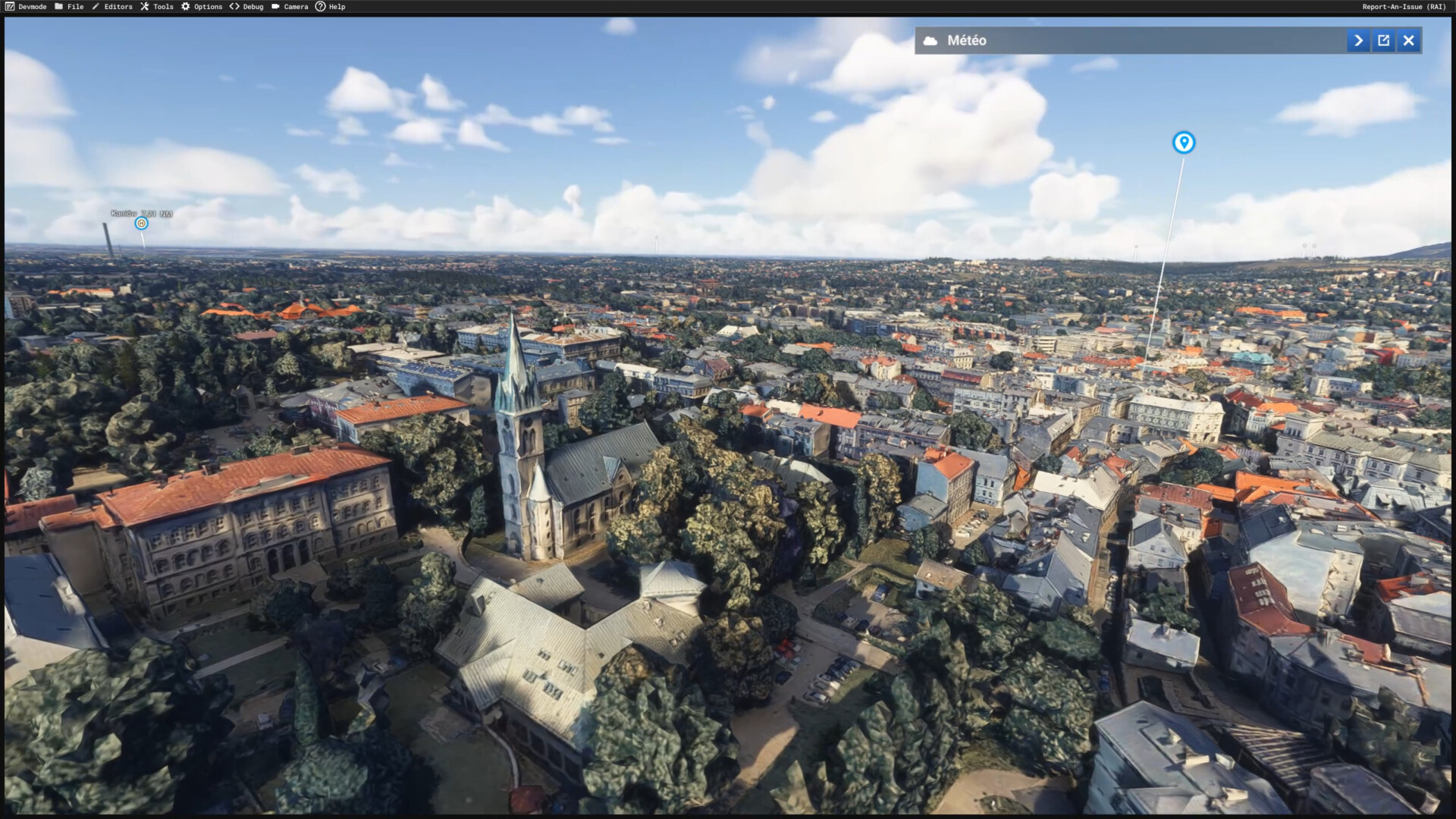
Task: Click Report-An-Issue (RAI)
Action: coord(1404,7)
